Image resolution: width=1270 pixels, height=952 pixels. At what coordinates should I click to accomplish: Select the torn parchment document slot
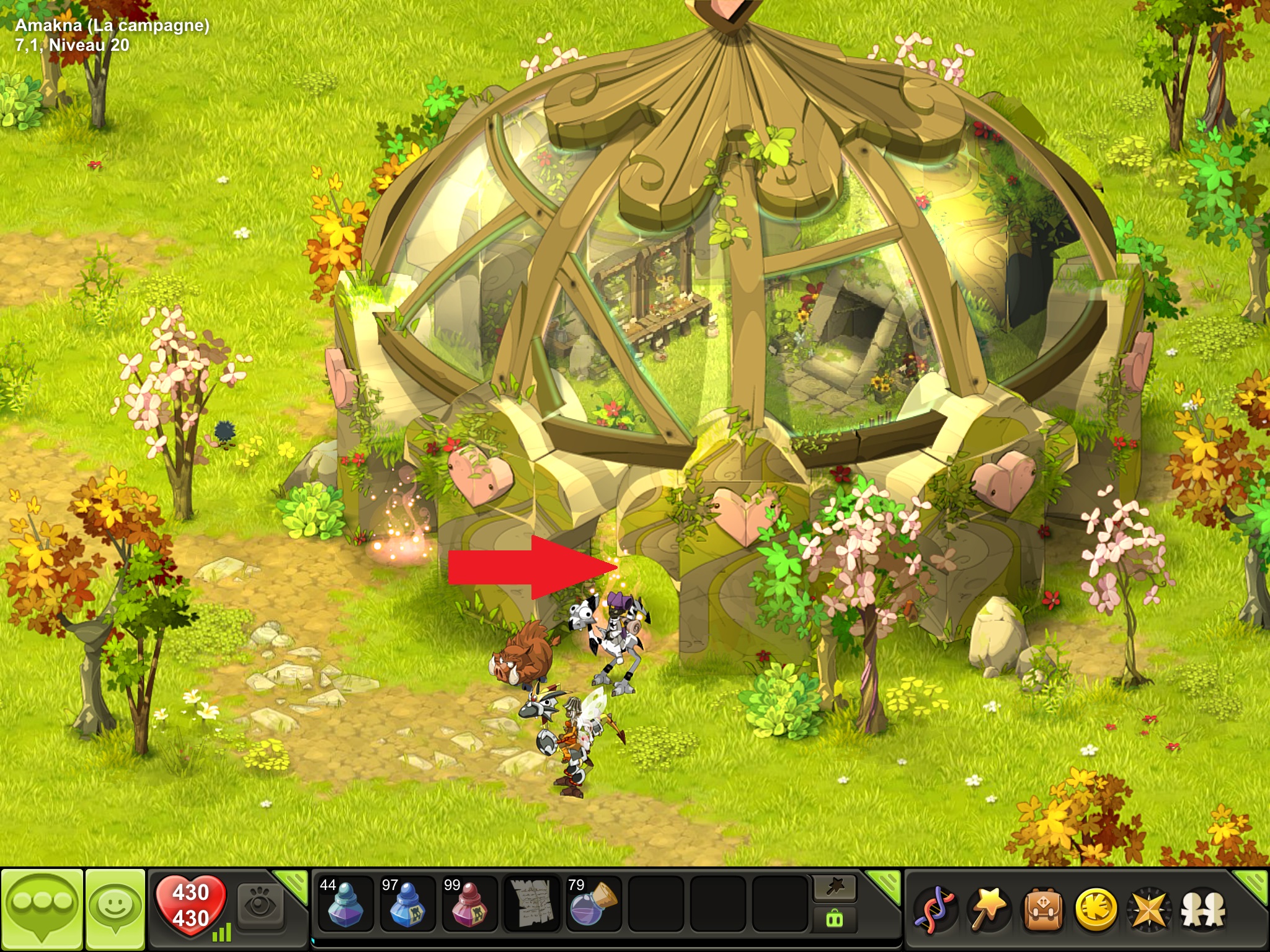coord(531,904)
